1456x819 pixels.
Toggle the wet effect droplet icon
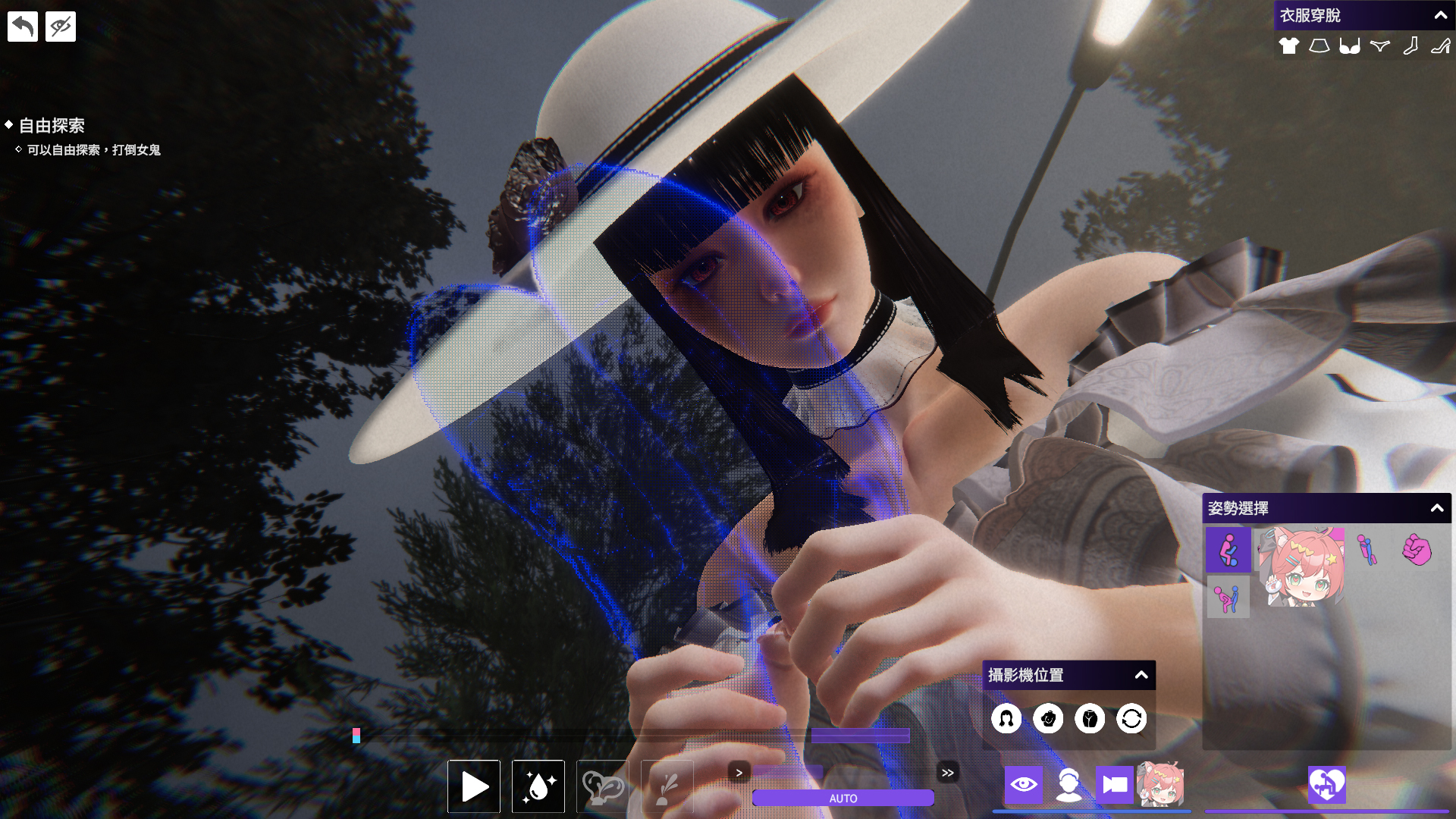tap(538, 786)
